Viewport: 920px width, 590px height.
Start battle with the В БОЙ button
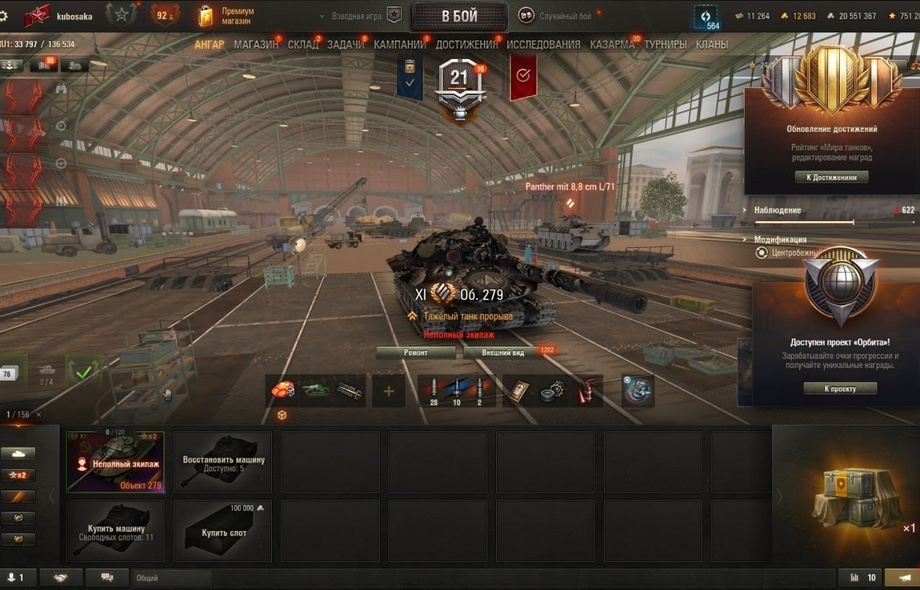click(x=459, y=16)
